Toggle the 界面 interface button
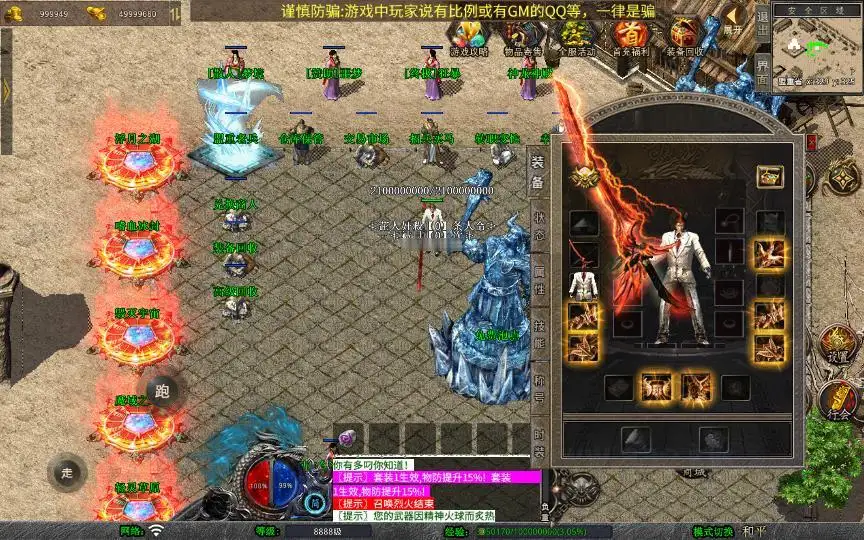The height and width of the screenshot is (540, 864). click(762, 72)
